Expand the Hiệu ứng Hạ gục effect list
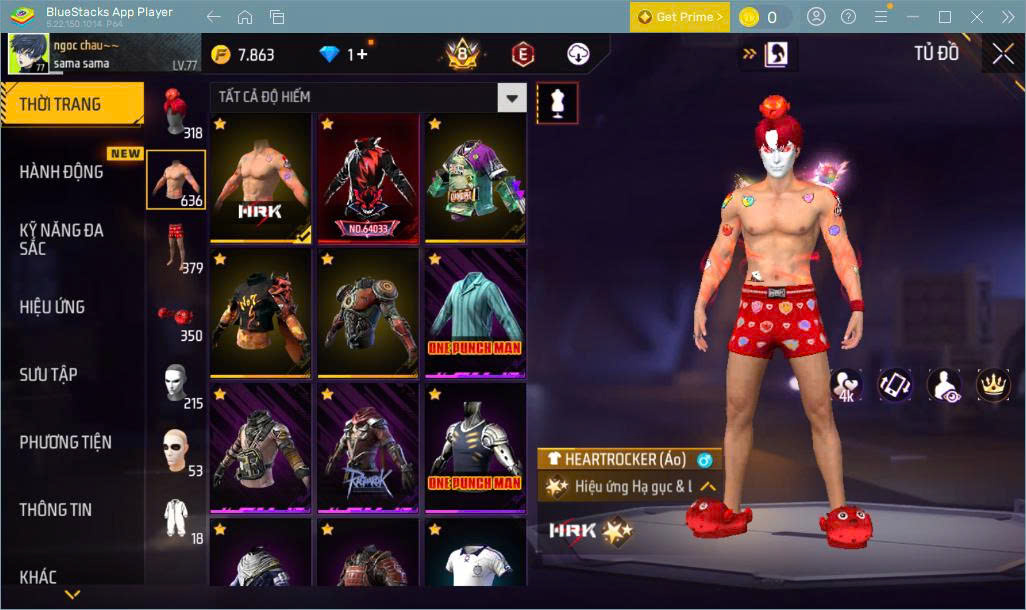Image resolution: width=1026 pixels, height=610 pixels. [x=708, y=487]
